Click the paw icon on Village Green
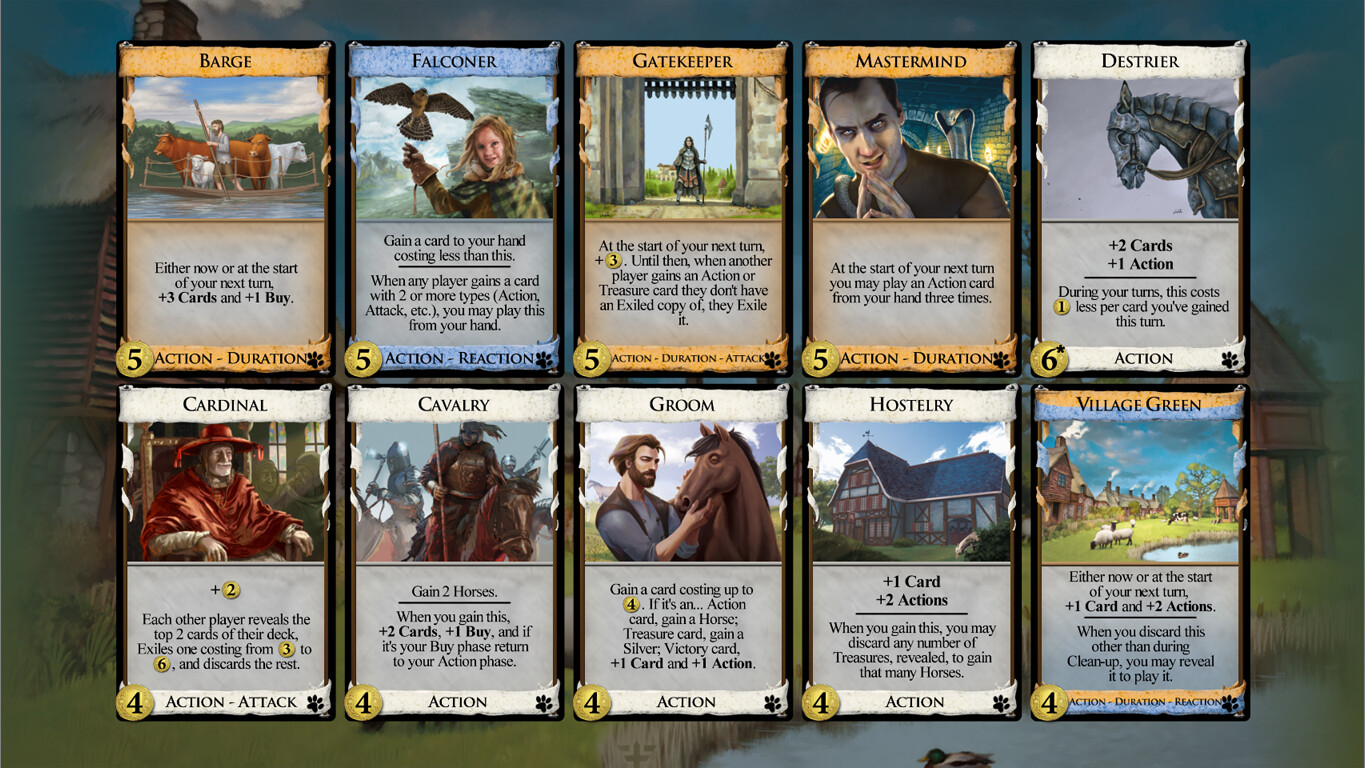 click(x=1229, y=702)
